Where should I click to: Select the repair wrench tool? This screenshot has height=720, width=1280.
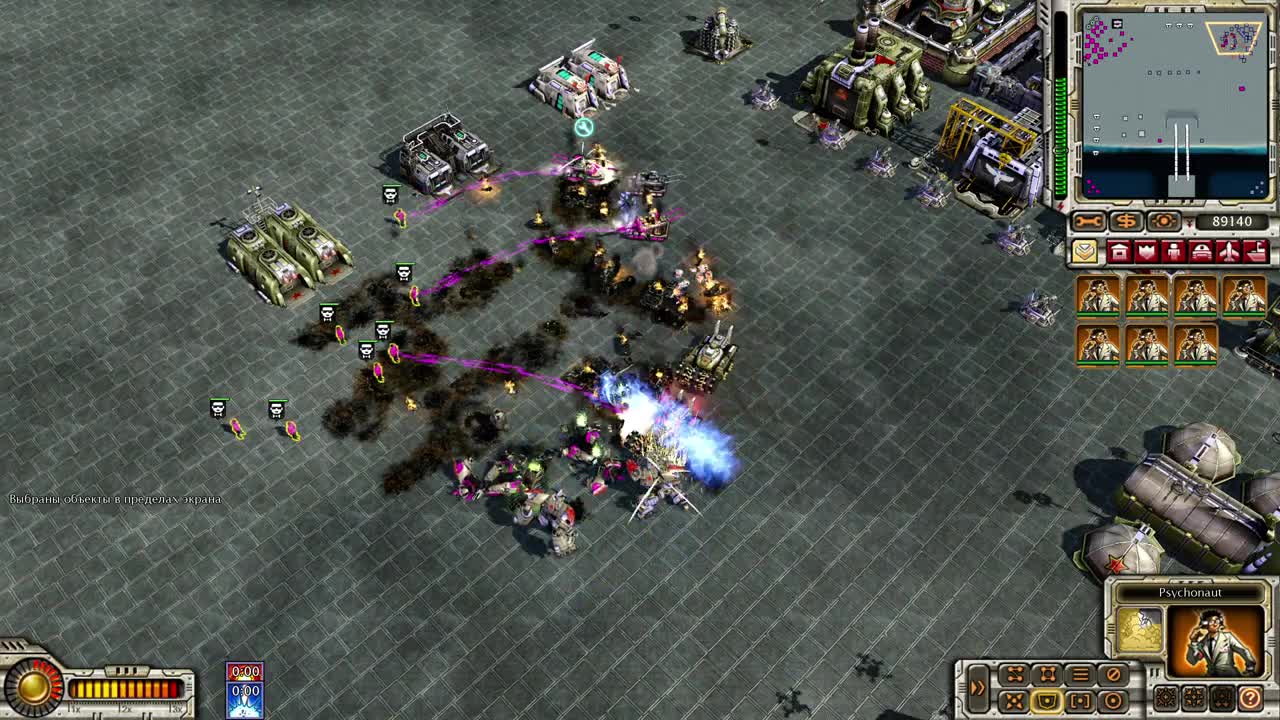point(1088,221)
